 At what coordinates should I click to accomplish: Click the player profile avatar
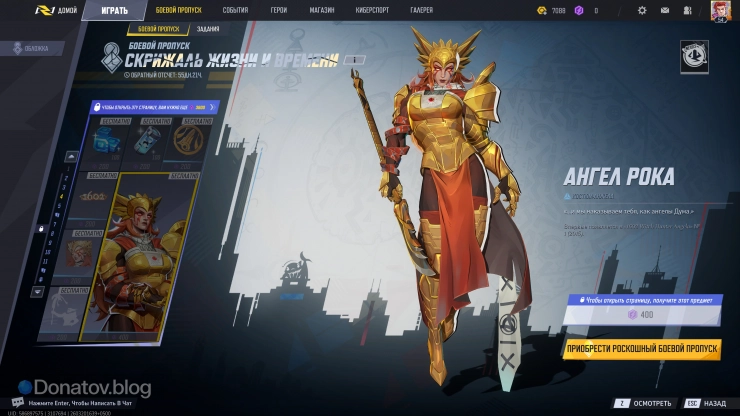click(x=720, y=10)
